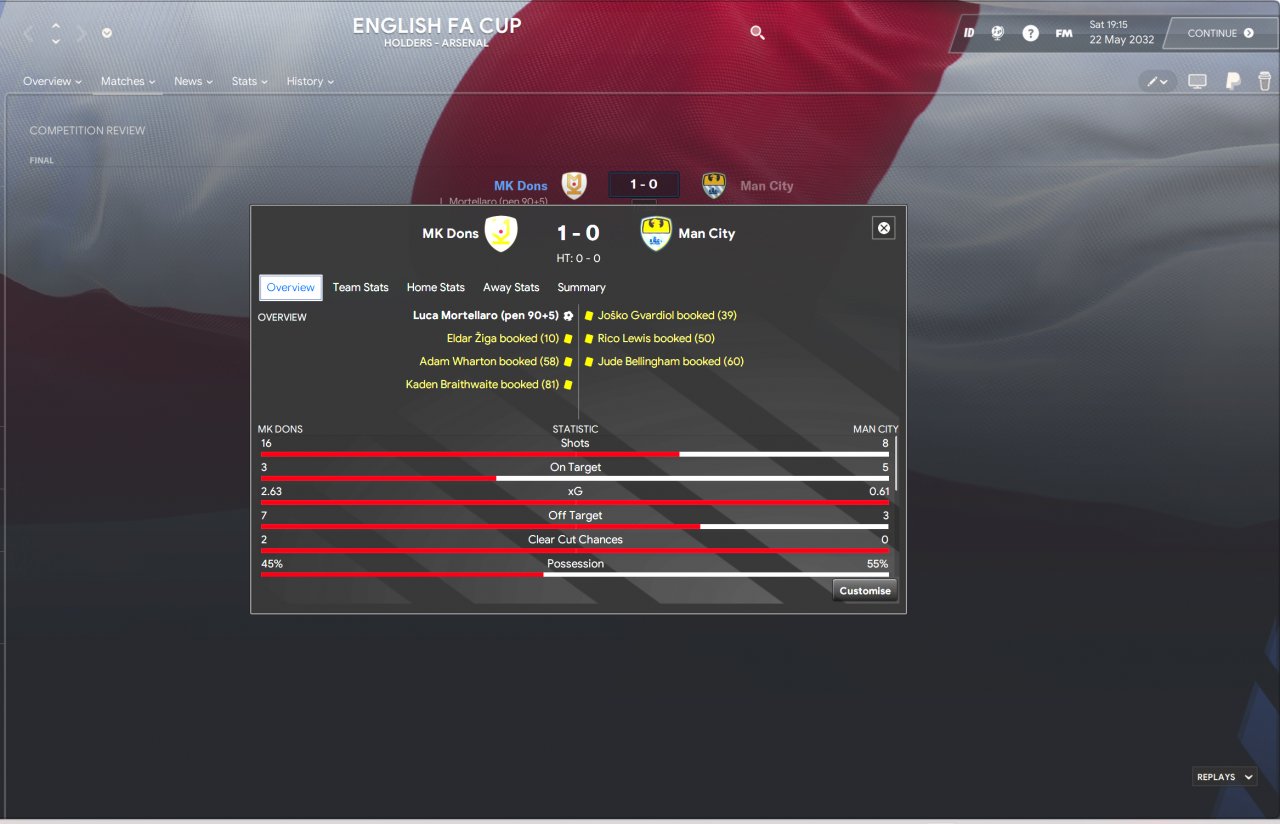1280x824 pixels.
Task: Open the FM menu
Action: point(1064,33)
